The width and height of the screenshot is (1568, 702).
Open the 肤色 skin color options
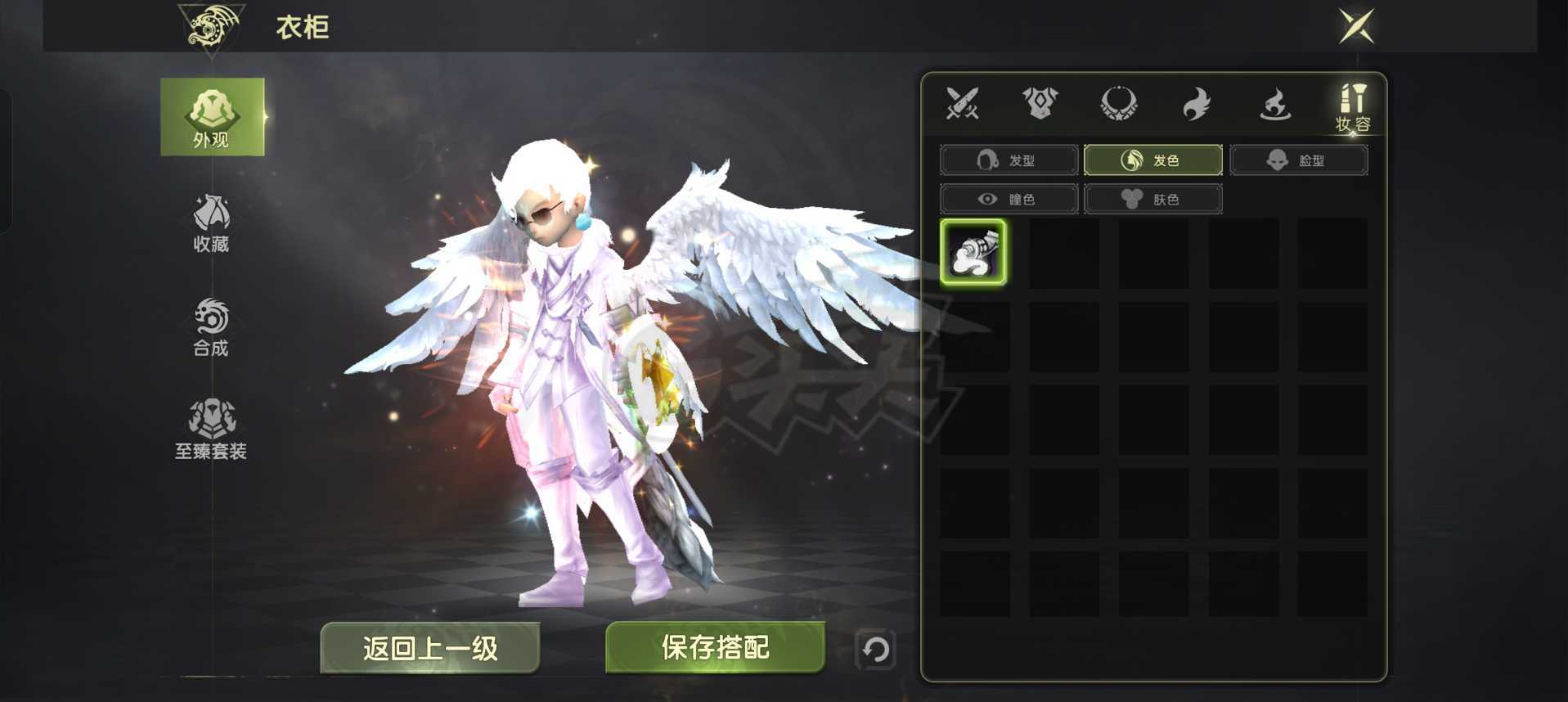[1153, 199]
